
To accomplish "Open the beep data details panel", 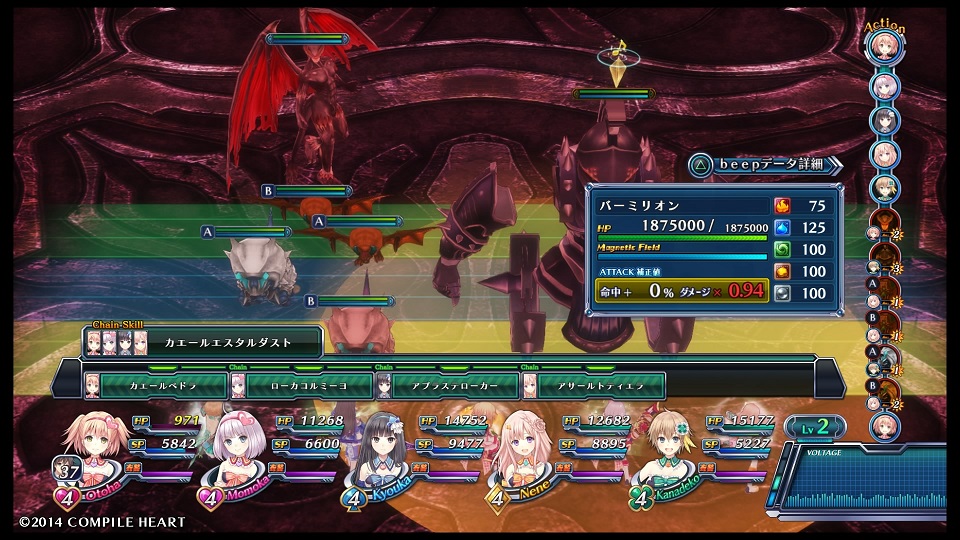I will 766,164.
